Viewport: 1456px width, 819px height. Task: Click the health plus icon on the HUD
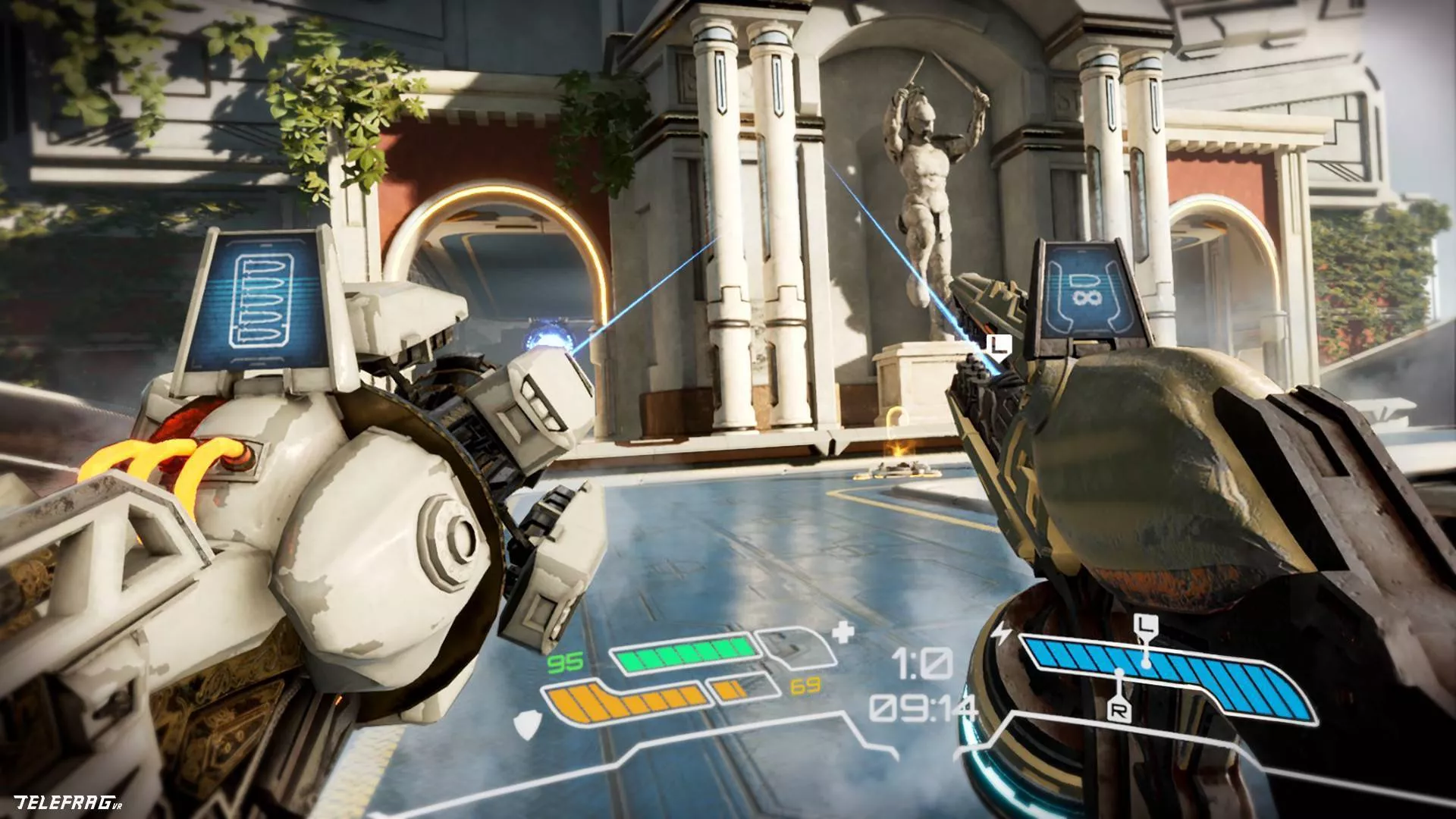coord(844,631)
